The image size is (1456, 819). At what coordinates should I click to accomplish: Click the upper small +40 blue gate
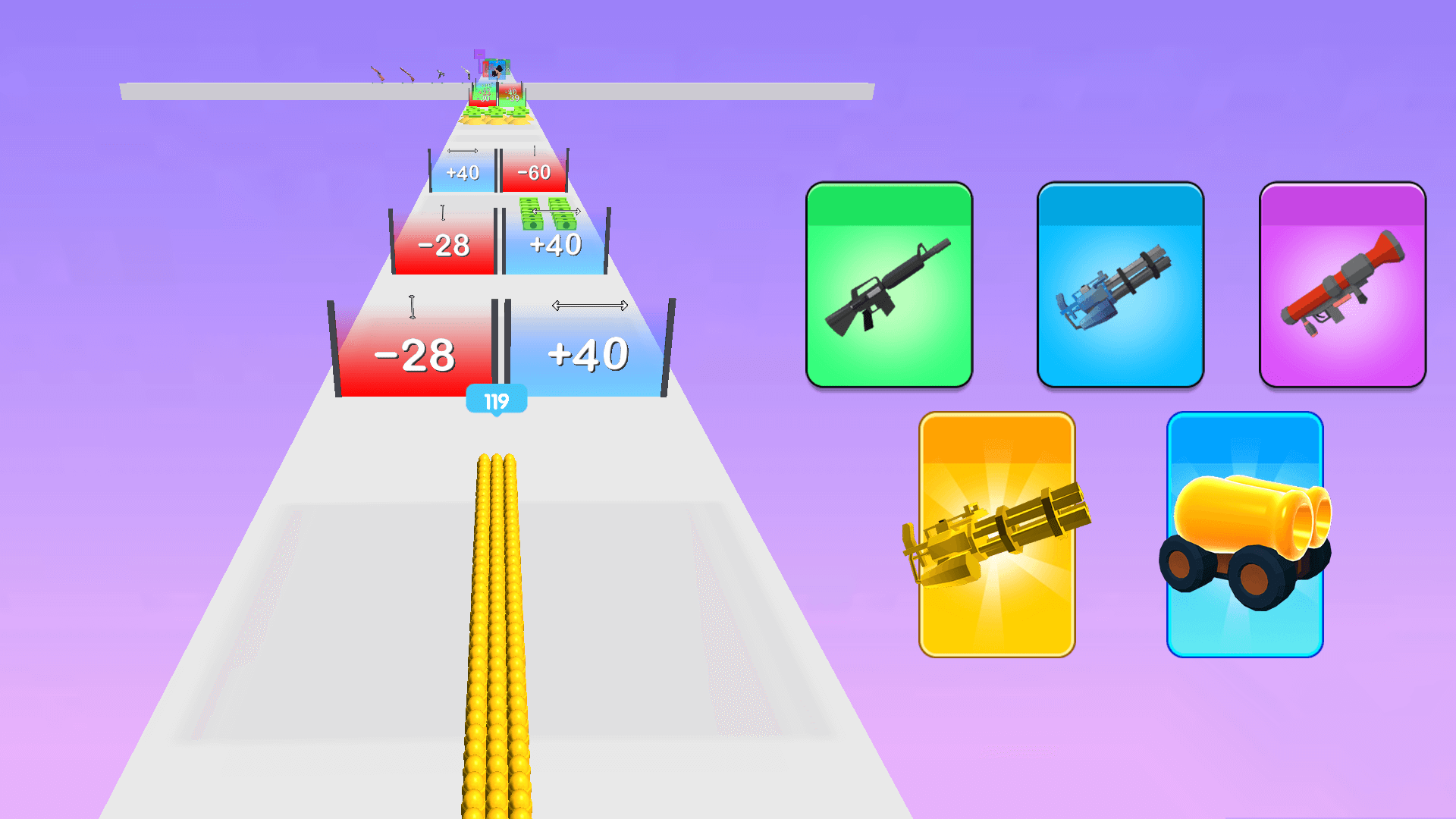tap(463, 173)
